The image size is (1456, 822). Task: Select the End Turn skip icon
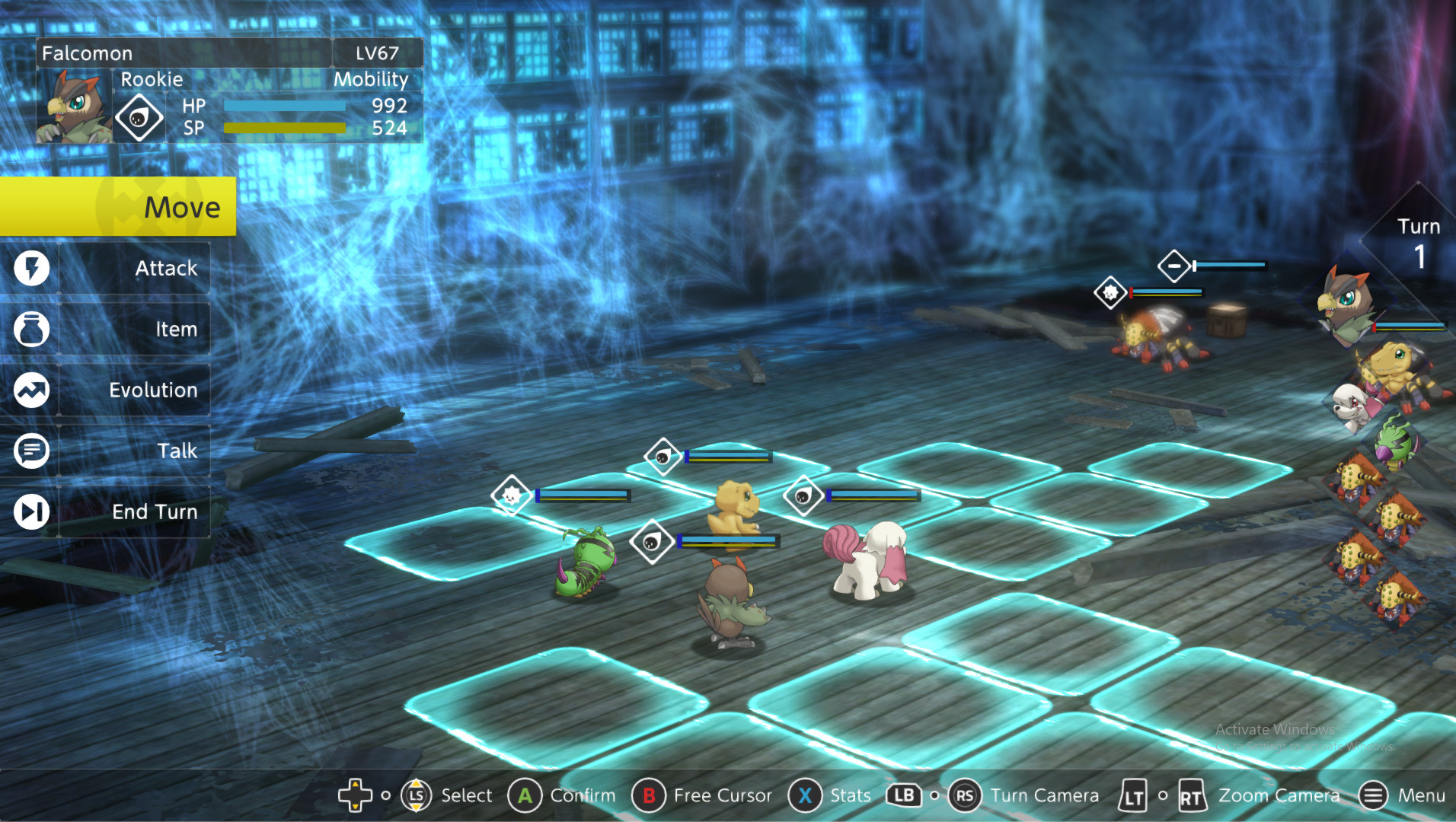(x=30, y=511)
